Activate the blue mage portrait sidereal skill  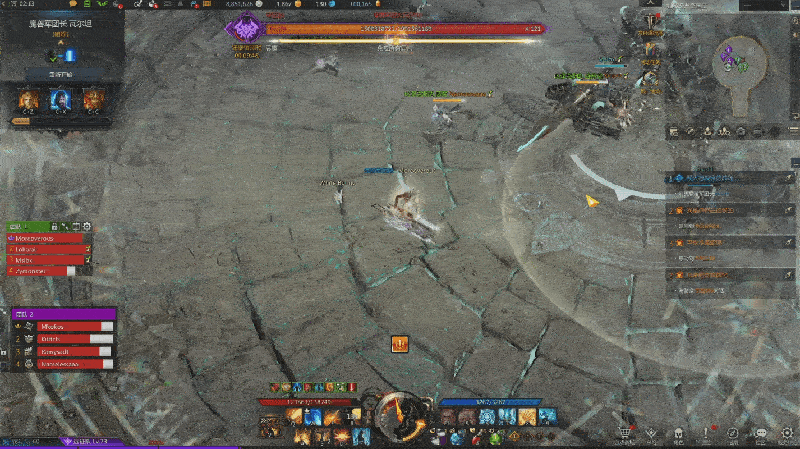tap(61, 99)
